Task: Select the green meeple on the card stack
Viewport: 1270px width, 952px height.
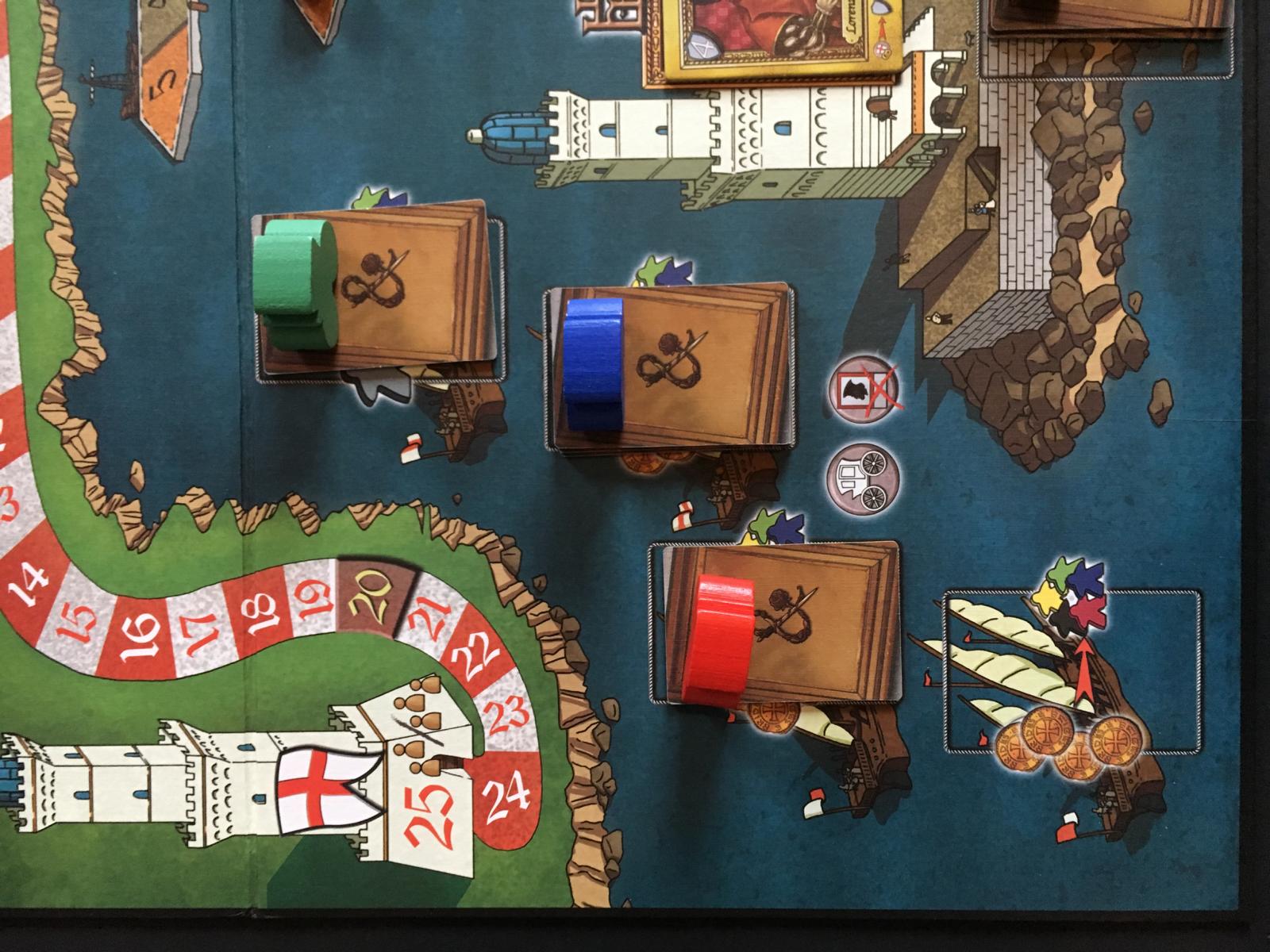Action: (x=290, y=282)
